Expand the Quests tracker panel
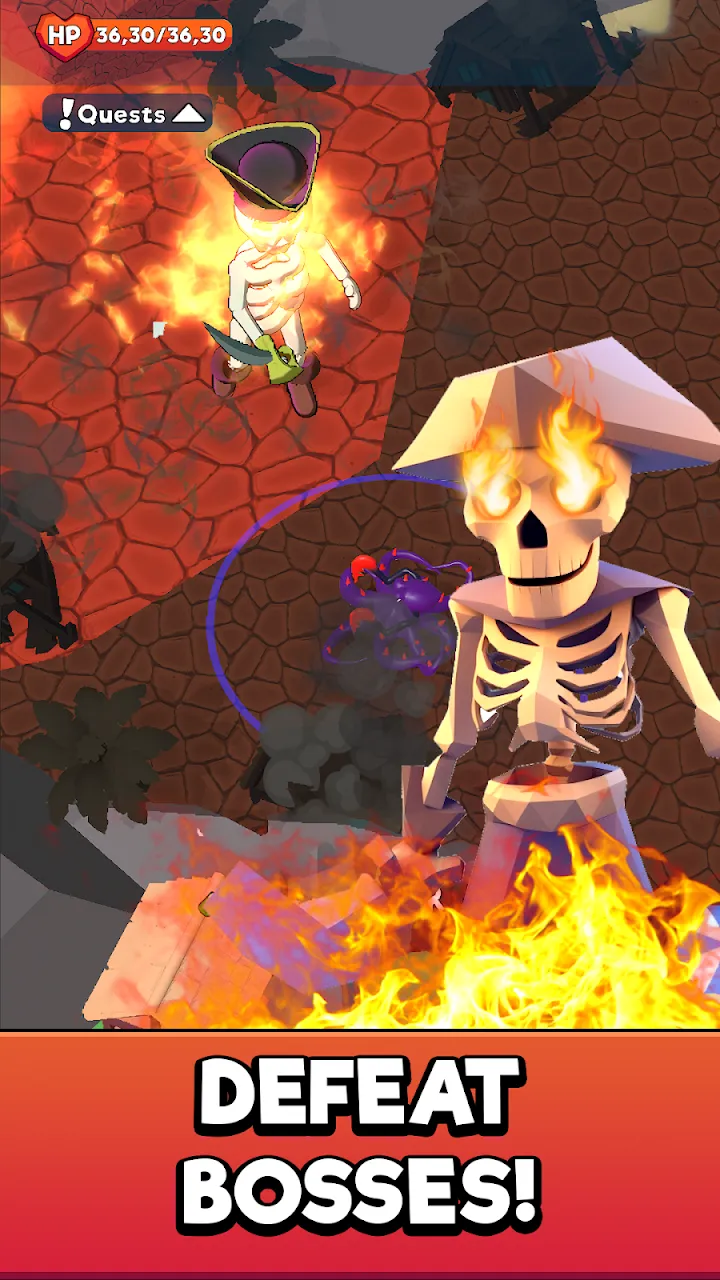 pos(128,114)
